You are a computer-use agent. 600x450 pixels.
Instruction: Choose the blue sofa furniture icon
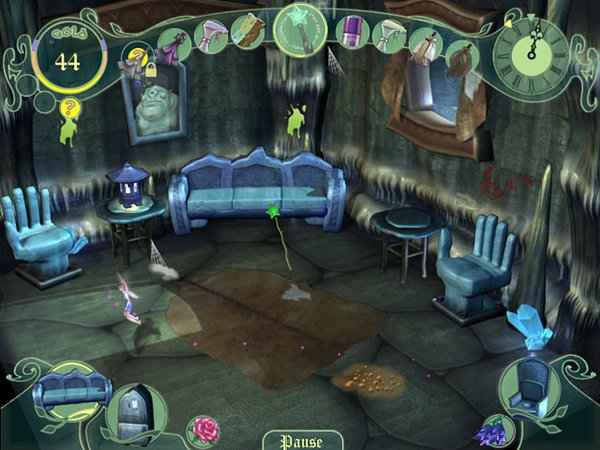coord(65,387)
